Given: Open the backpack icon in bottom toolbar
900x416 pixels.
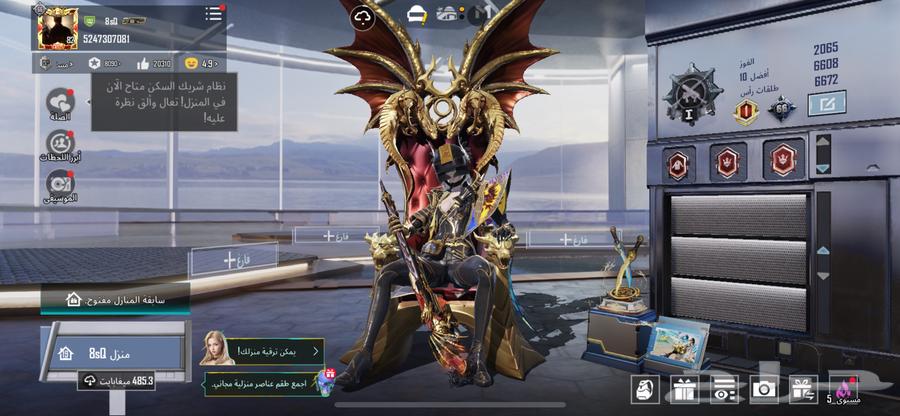Looking at the screenshot, I should 644,390.
